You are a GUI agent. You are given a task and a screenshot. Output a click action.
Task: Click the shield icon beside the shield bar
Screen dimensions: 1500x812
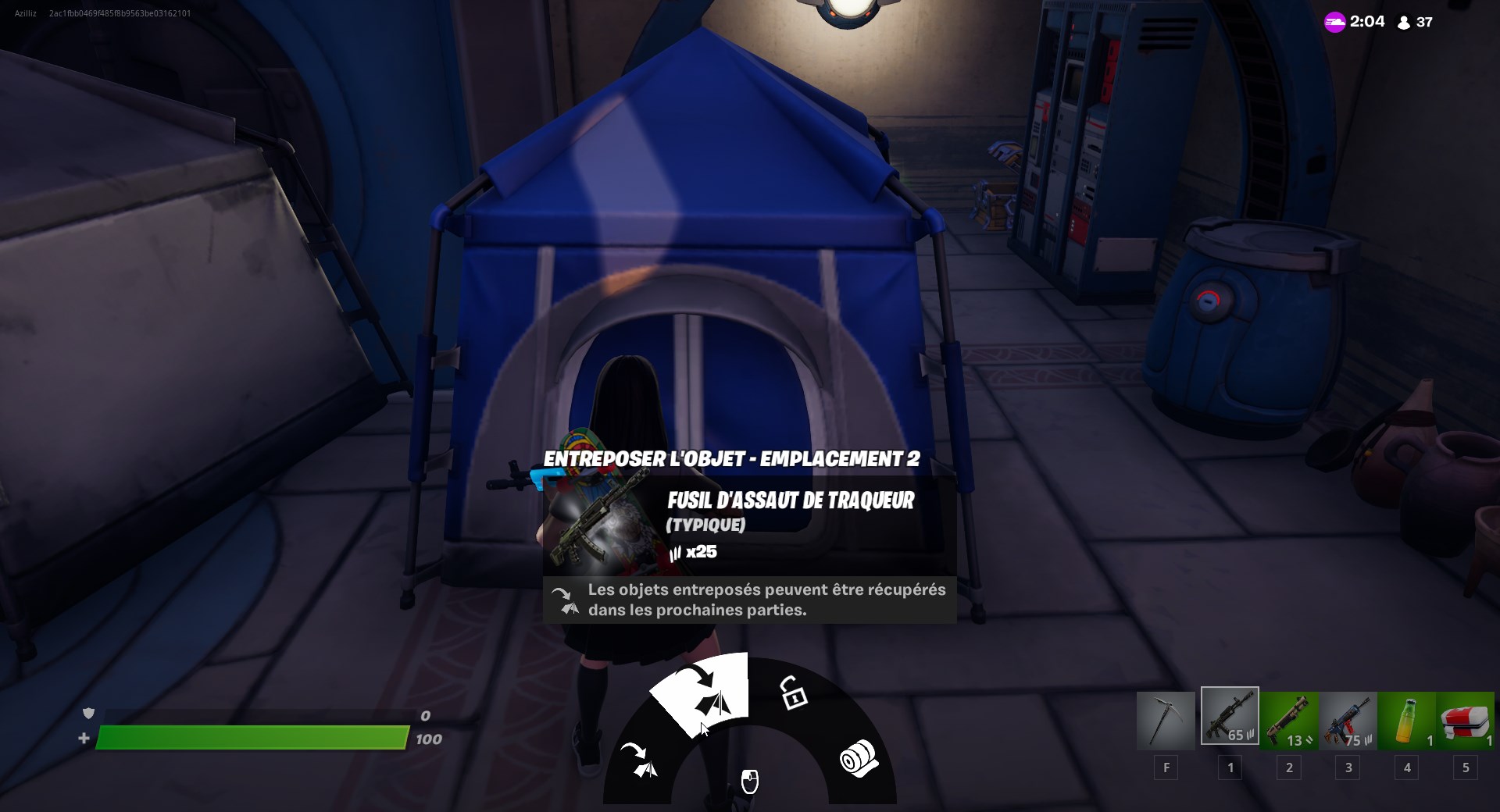tap(89, 713)
